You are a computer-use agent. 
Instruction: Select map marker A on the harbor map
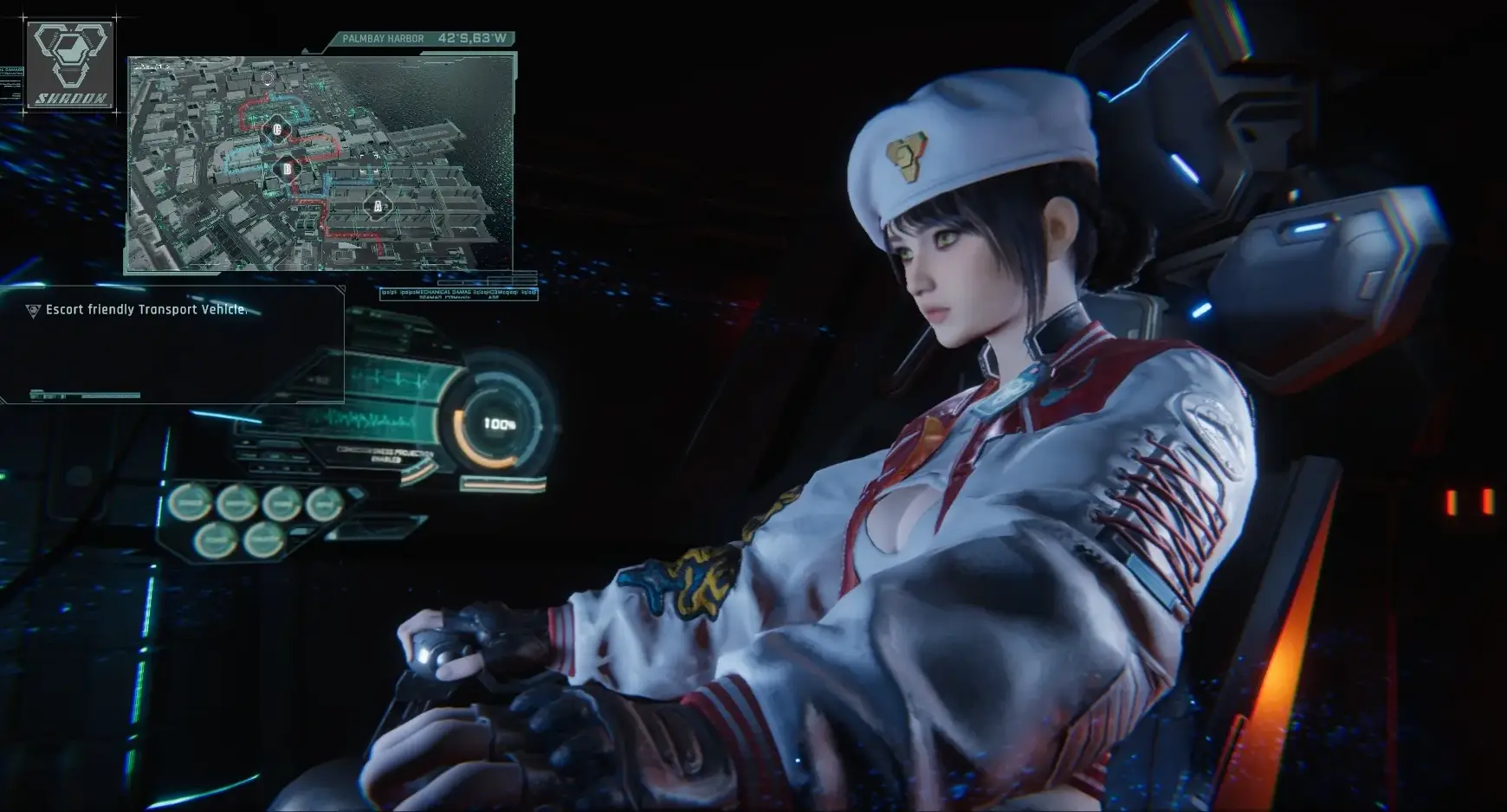click(x=377, y=206)
